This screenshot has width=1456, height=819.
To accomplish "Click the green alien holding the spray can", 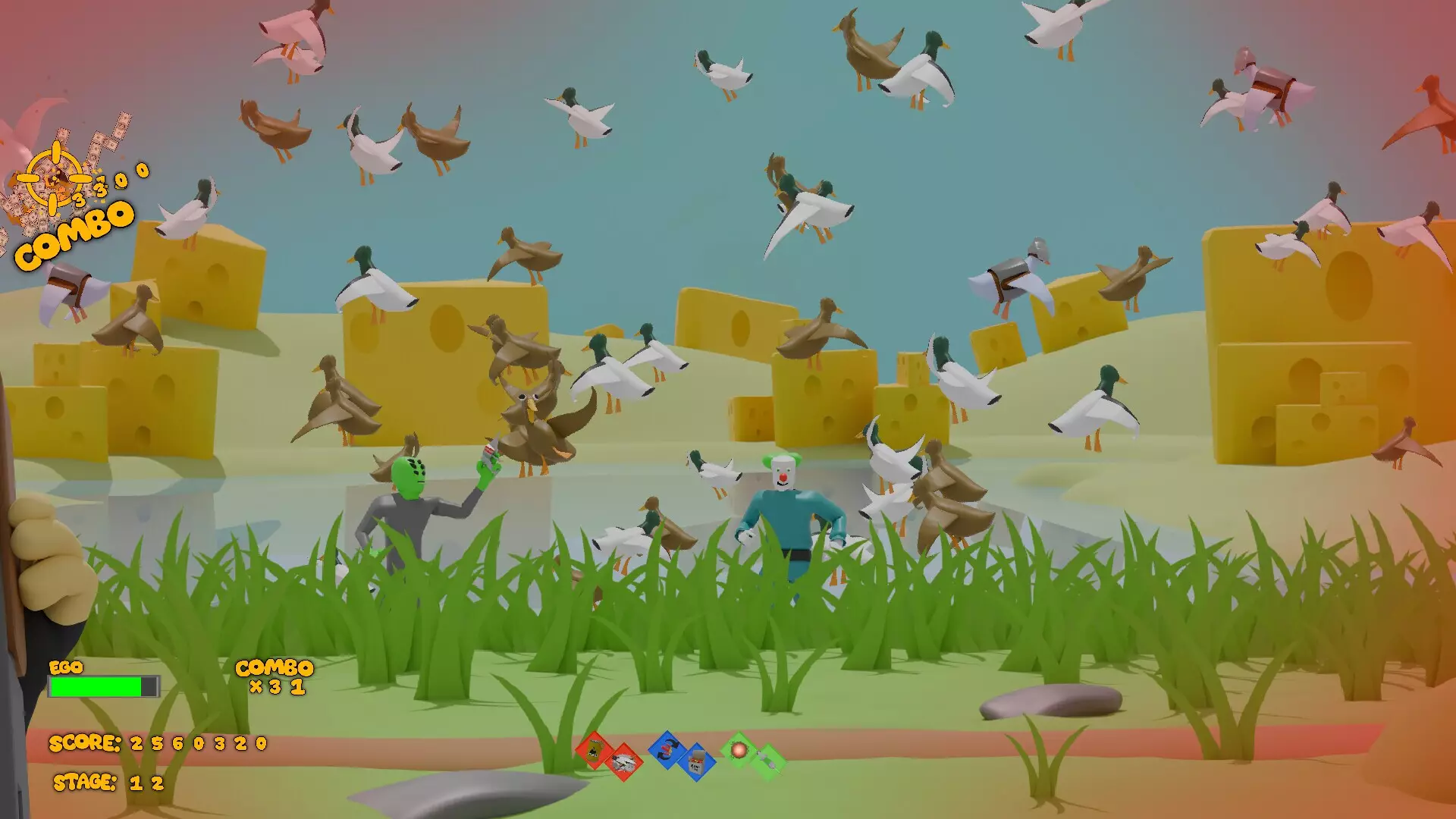I will point(413,493).
